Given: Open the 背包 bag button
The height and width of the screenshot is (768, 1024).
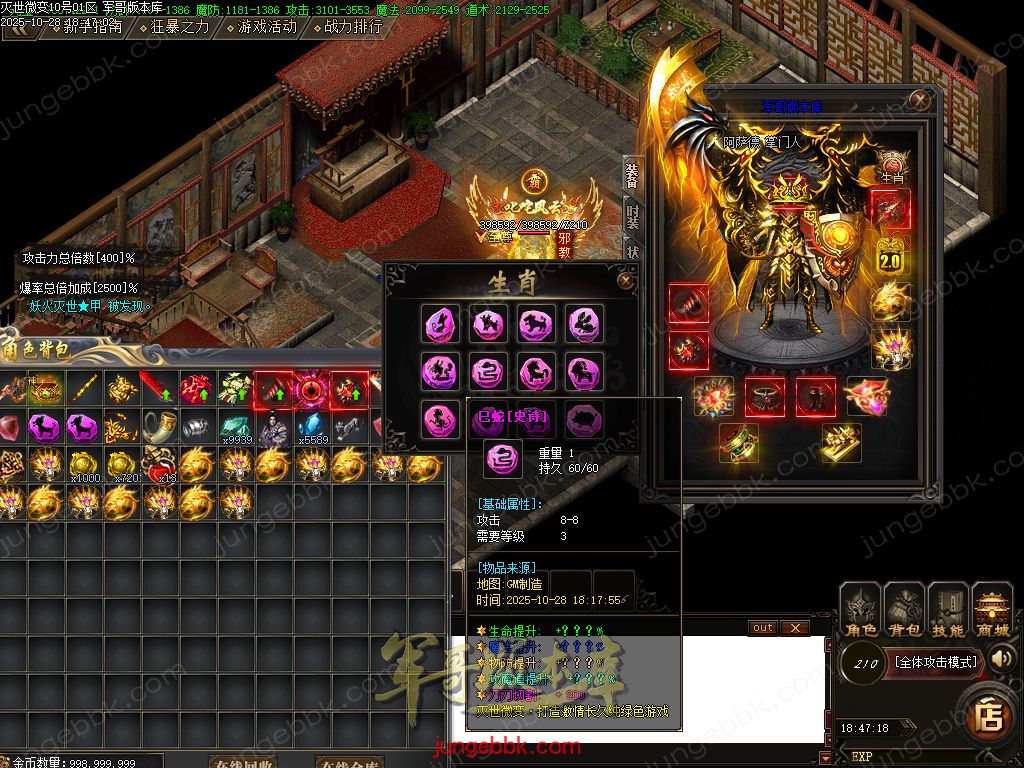Looking at the screenshot, I should click(905, 610).
